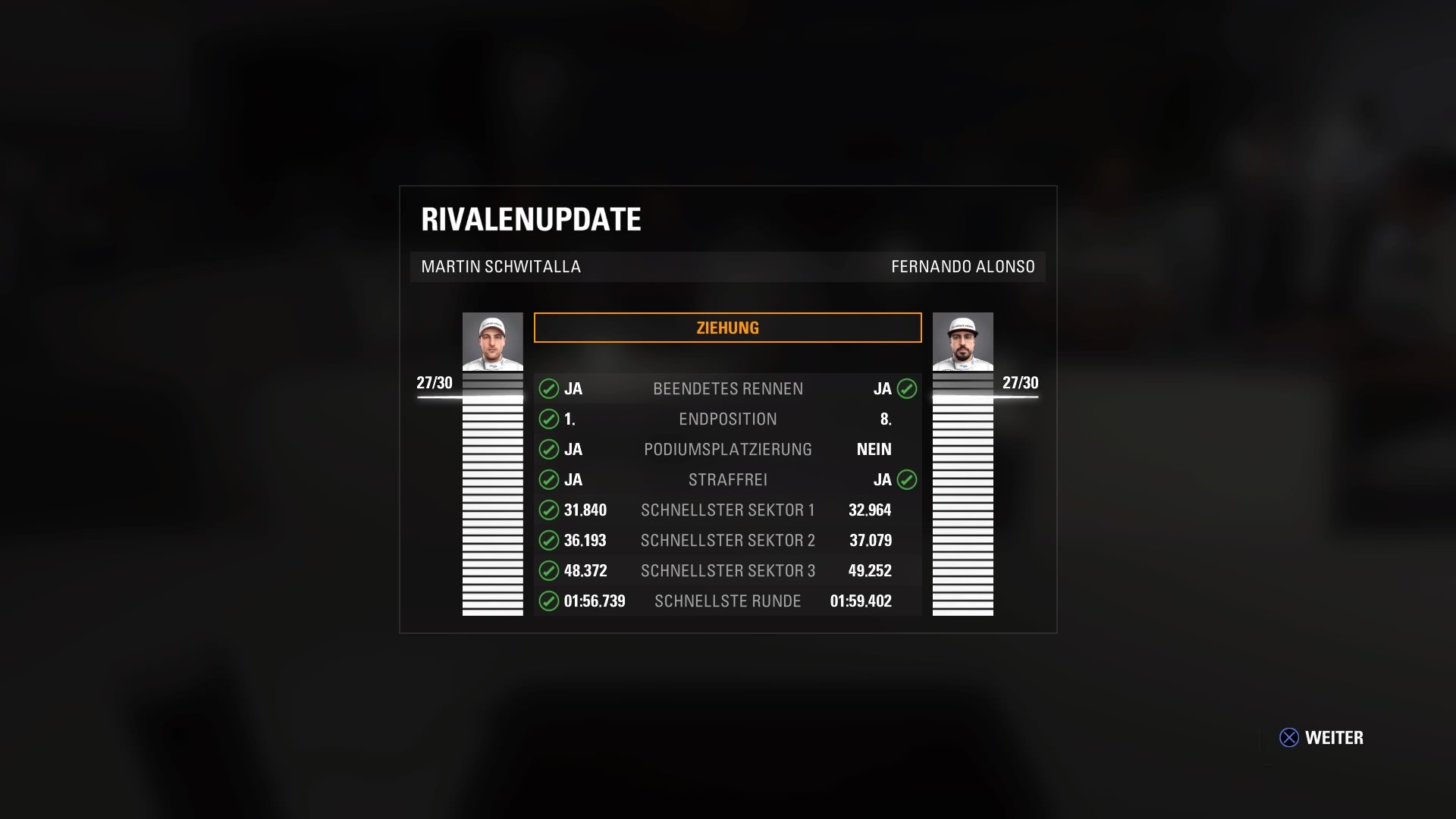Select the Fernando Alonso name tab
1456x819 pixels.
coord(963,267)
